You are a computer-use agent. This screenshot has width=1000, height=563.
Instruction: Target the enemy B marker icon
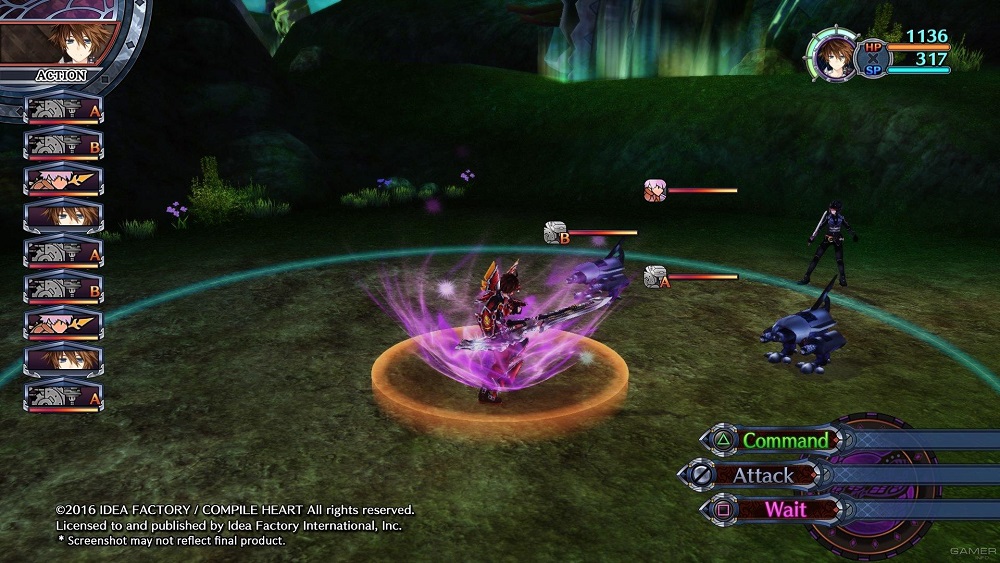[557, 234]
